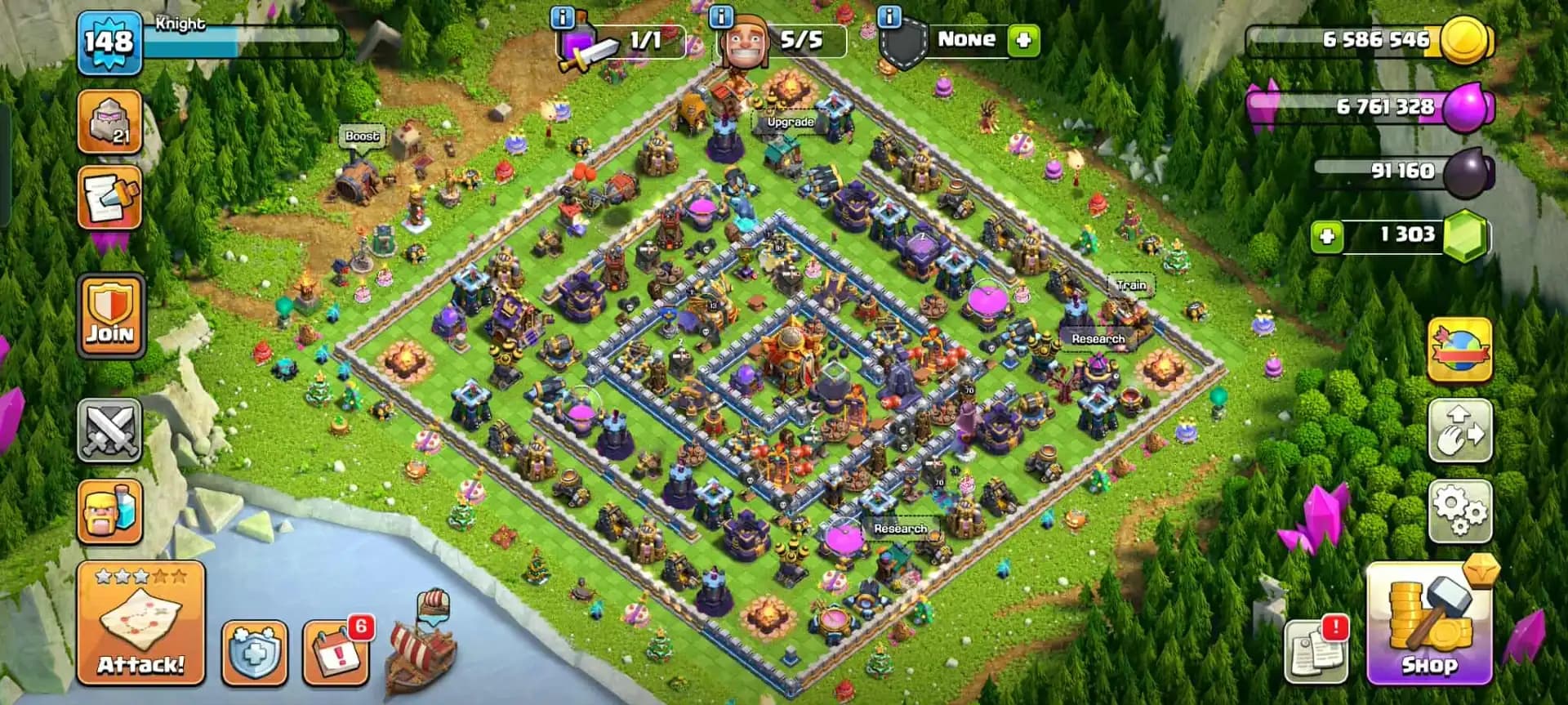
Task: Tap the Train label near the barracks
Action: tap(1130, 284)
